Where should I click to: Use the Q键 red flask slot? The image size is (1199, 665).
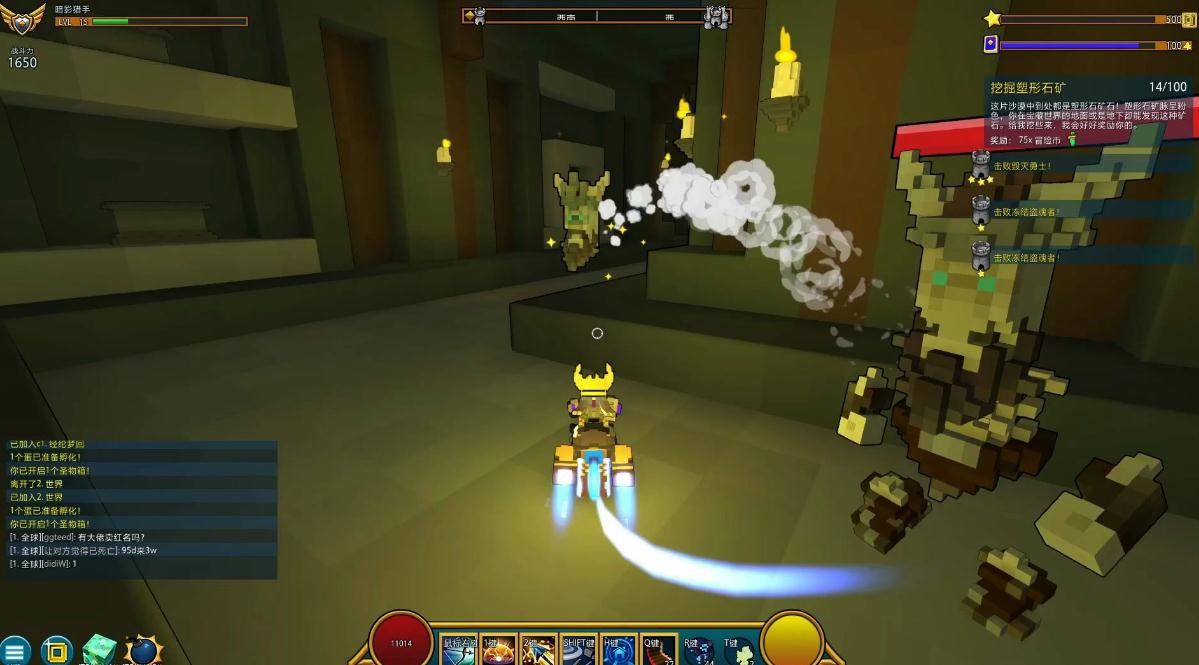[x=658, y=650]
